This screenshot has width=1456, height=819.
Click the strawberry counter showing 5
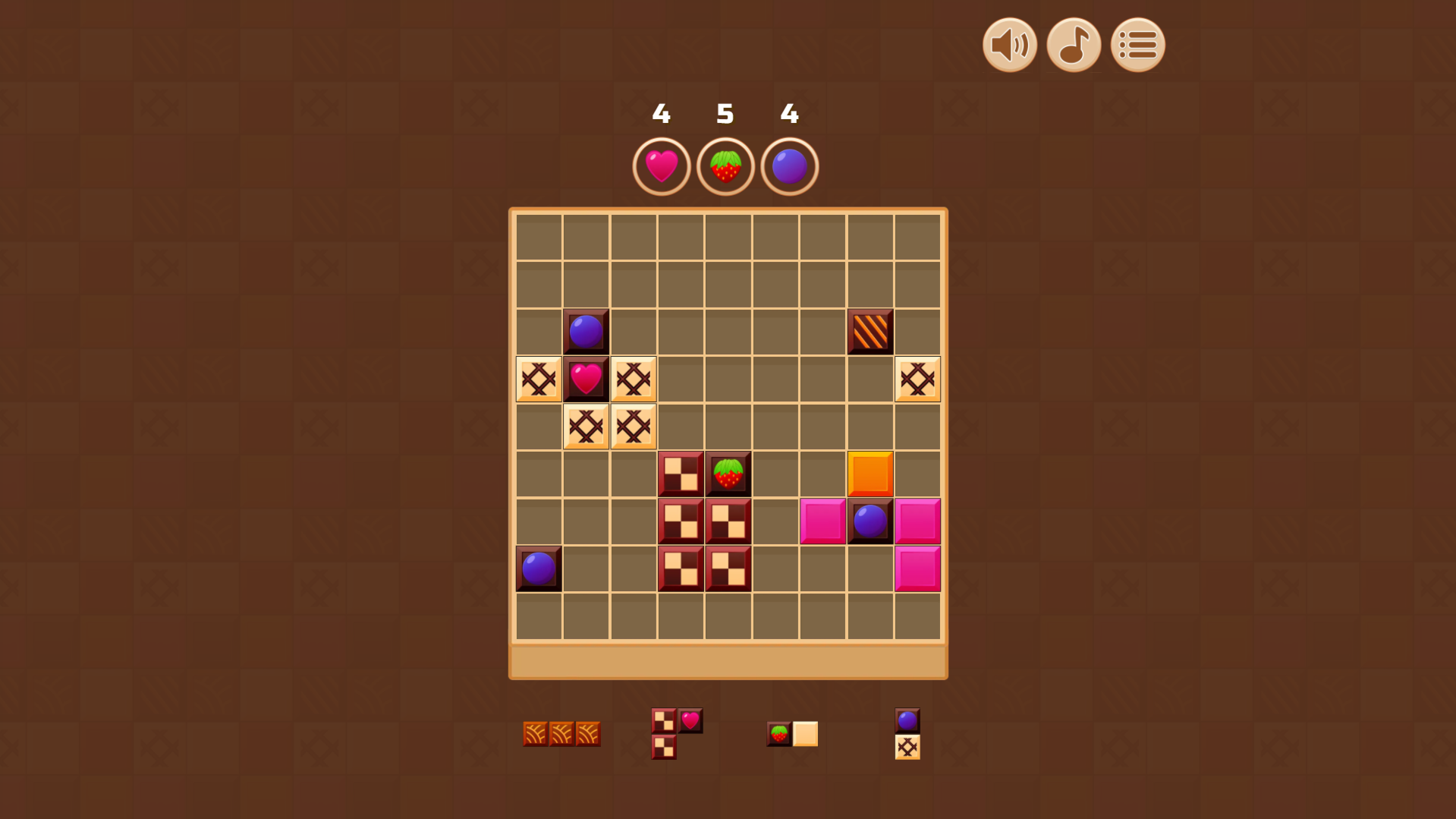point(725,114)
